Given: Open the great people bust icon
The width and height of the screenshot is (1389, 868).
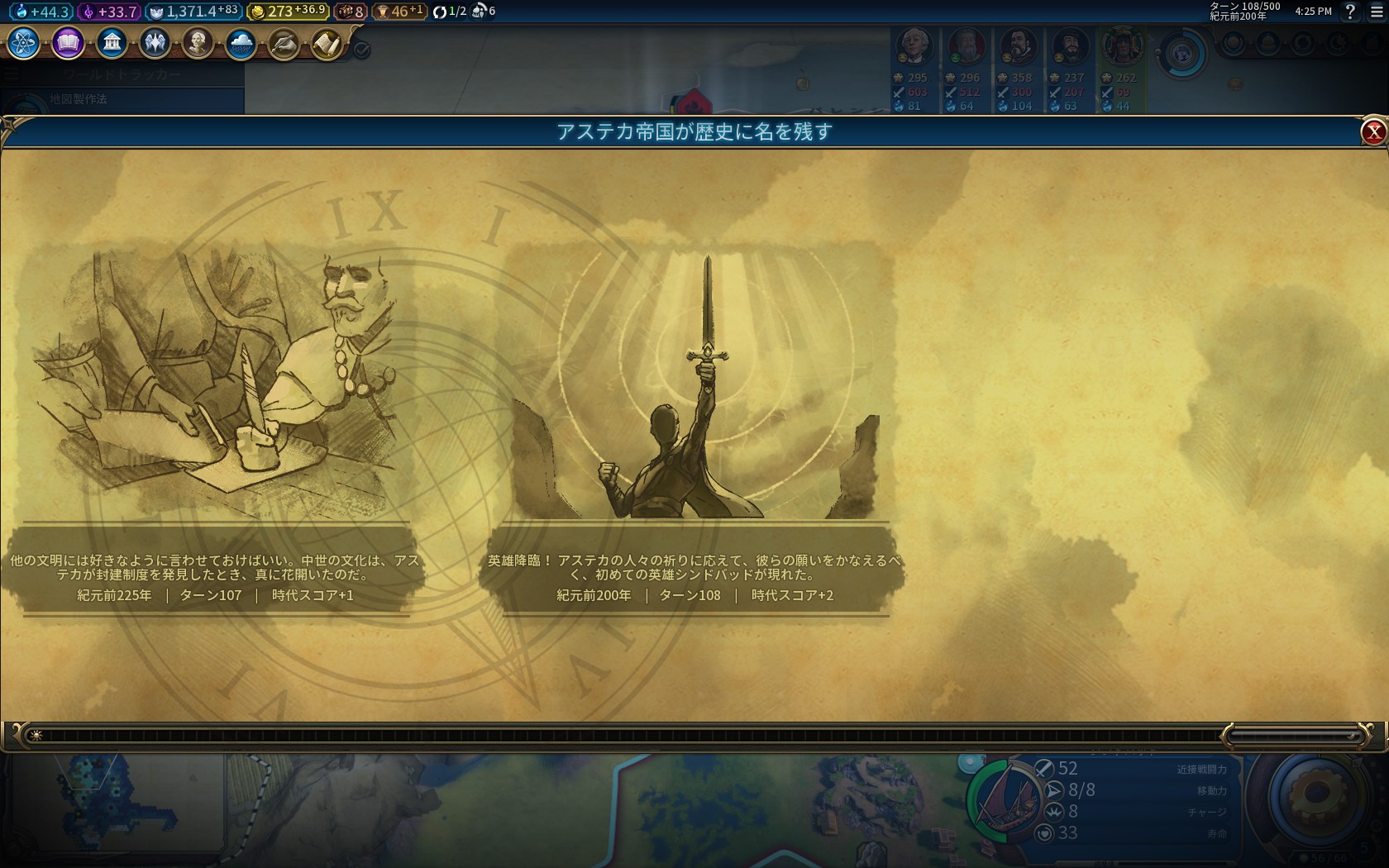Looking at the screenshot, I should (198, 43).
